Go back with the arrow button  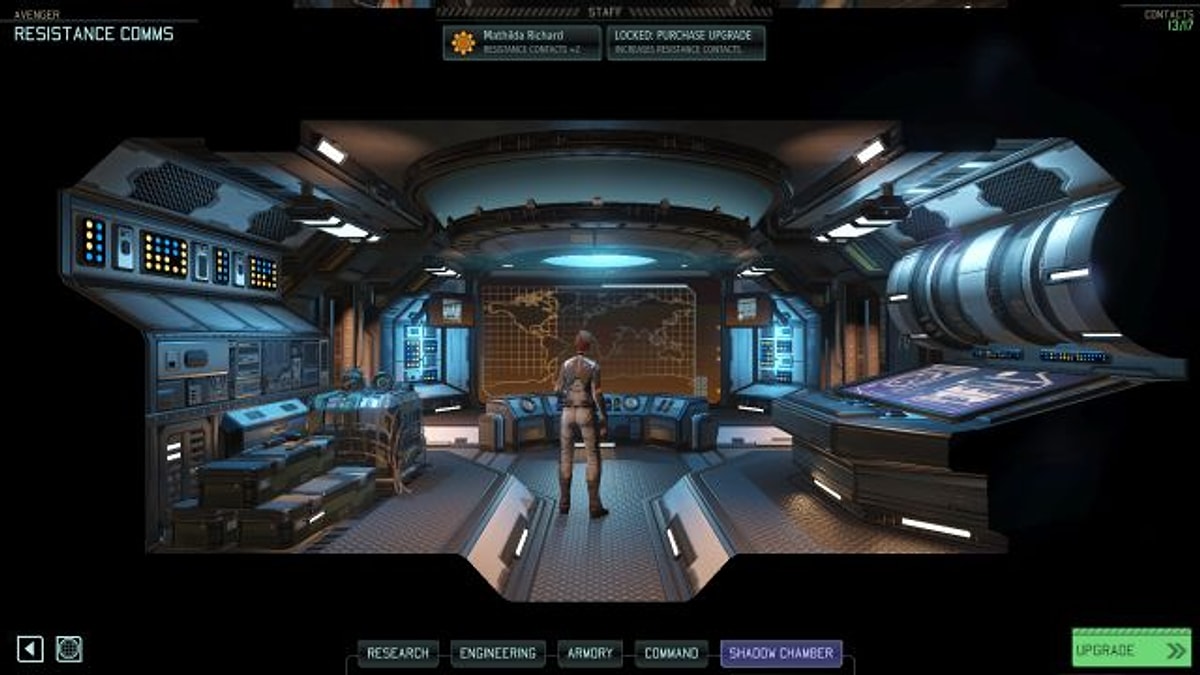[31, 649]
